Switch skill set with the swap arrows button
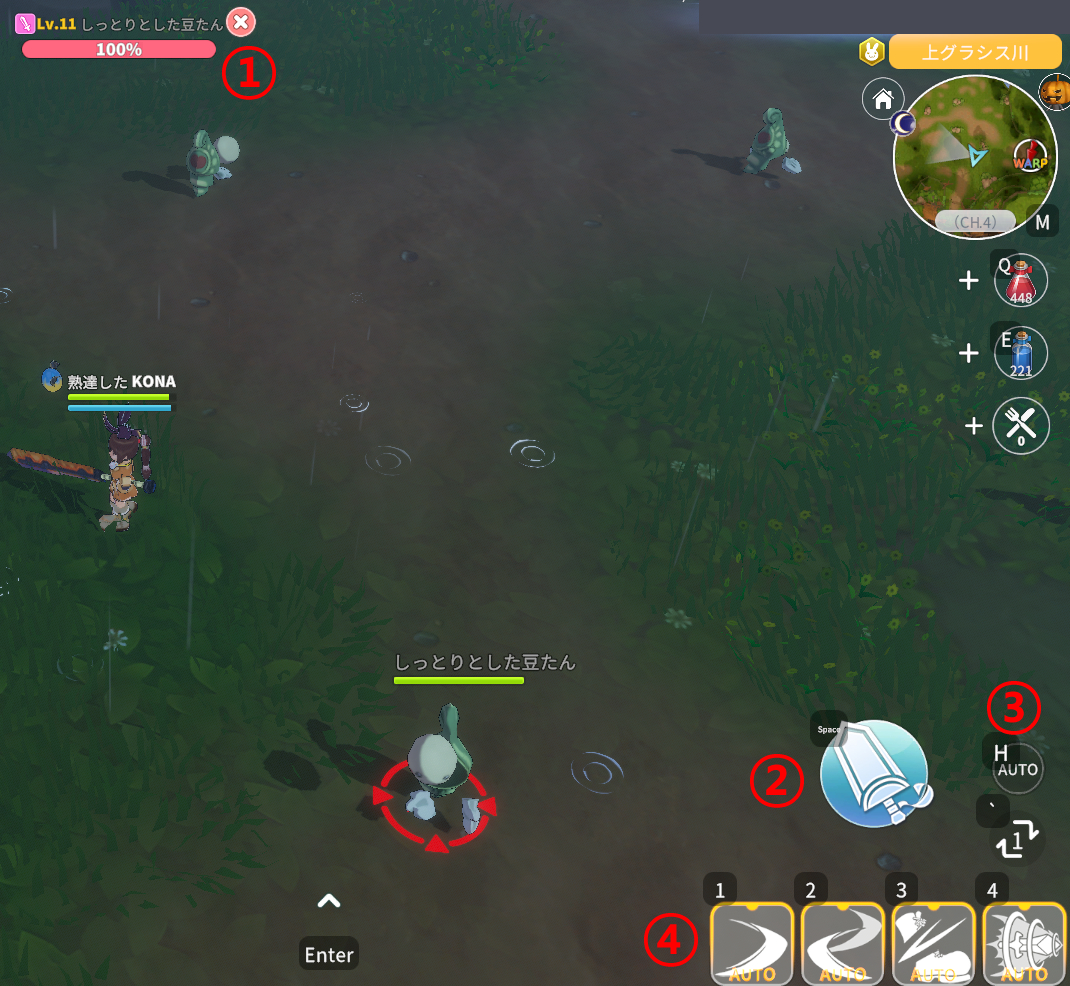 (x=1018, y=841)
